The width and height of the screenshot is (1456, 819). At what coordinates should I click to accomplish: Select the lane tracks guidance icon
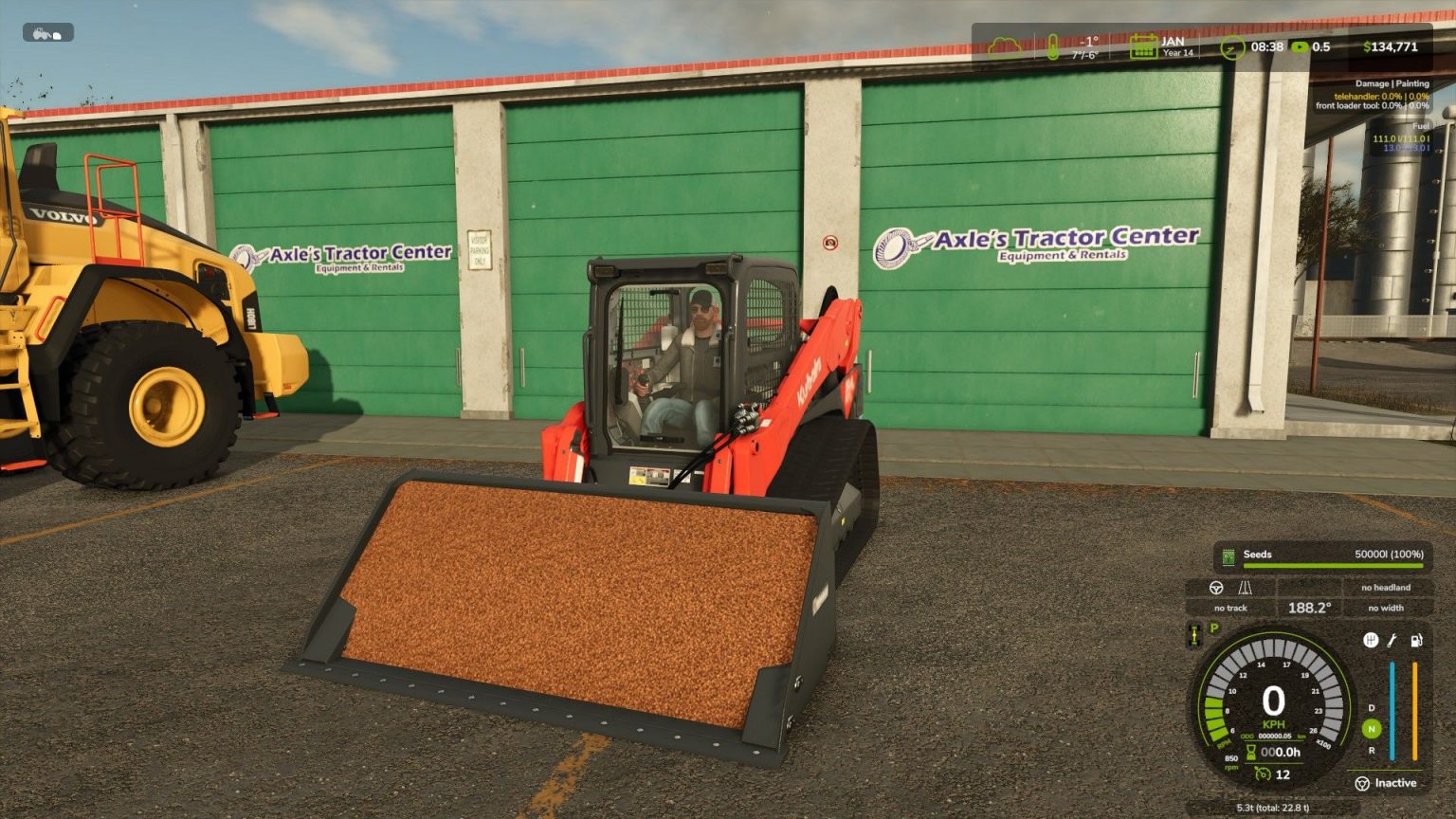point(1245,589)
